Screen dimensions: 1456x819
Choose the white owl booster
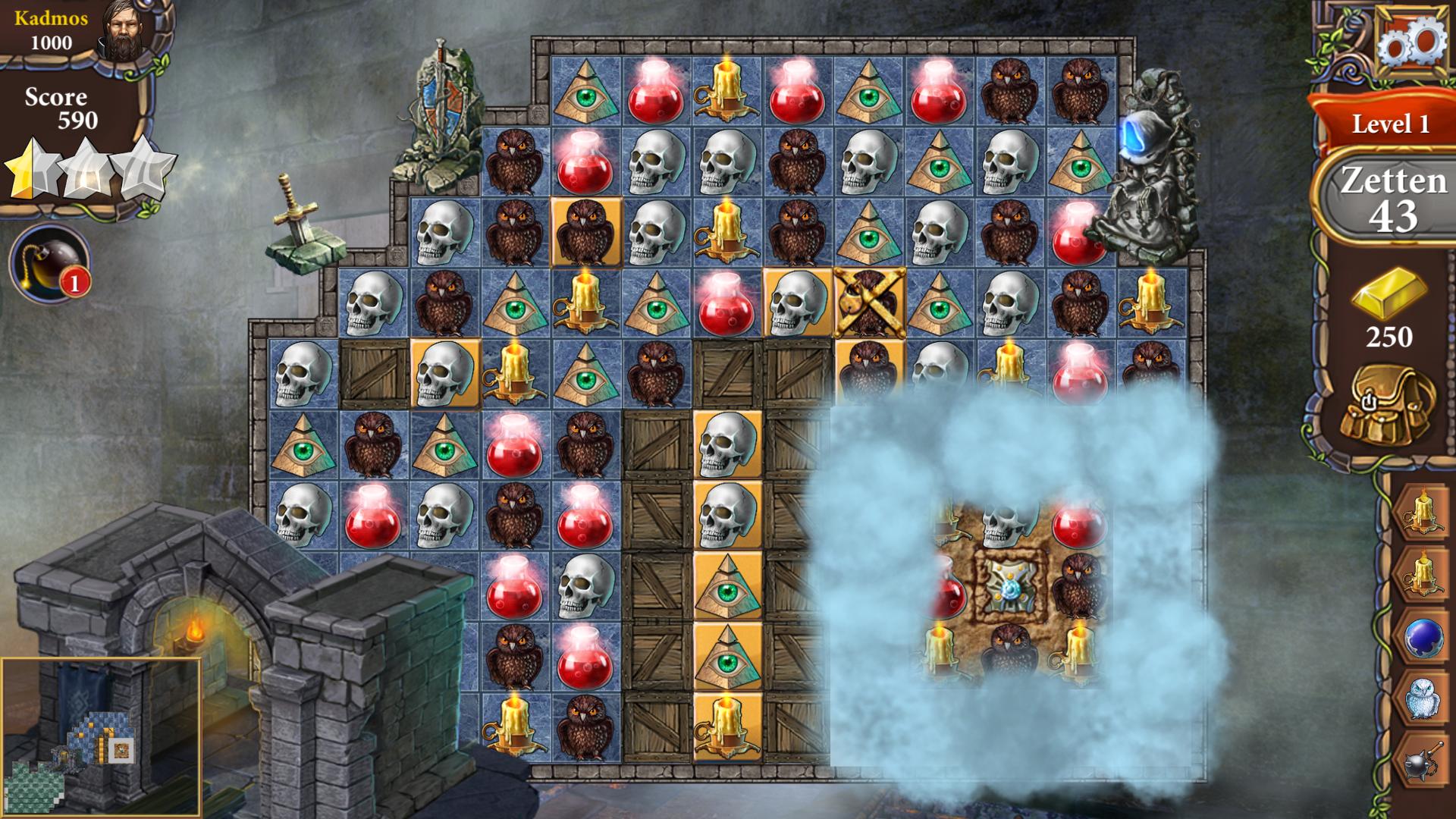point(1423,698)
